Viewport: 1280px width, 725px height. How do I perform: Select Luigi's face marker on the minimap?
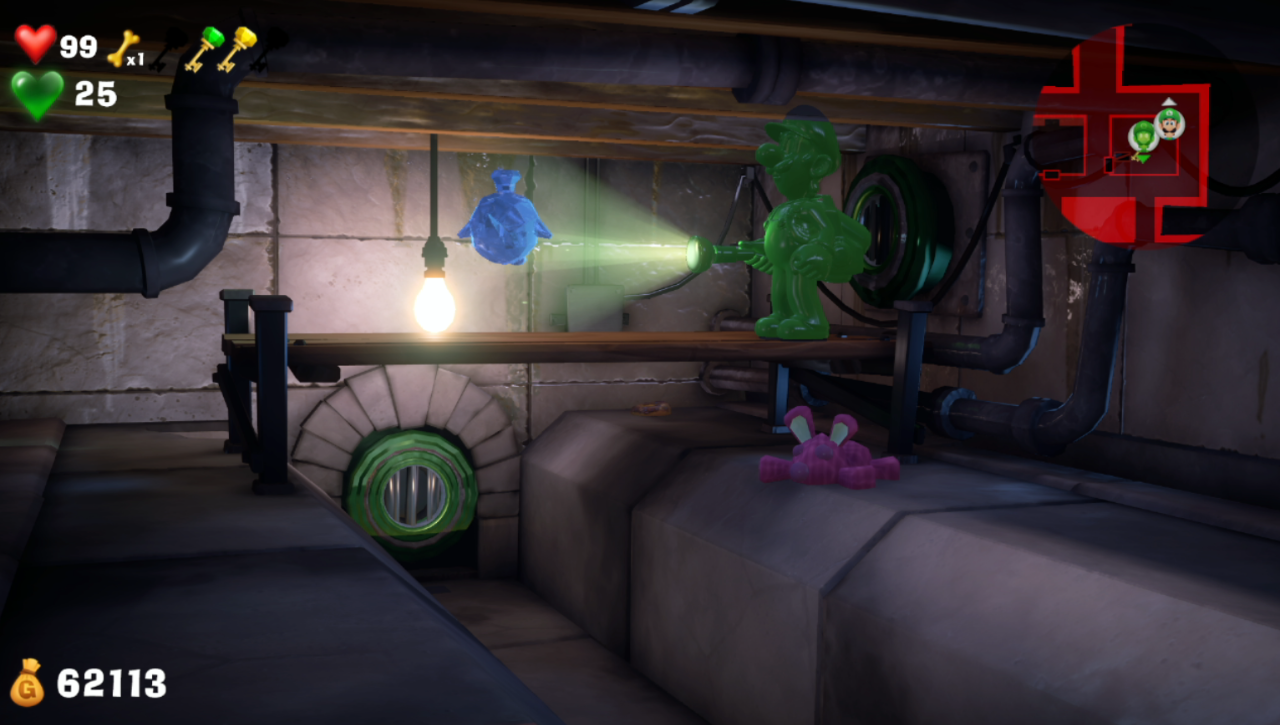[x=1169, y=124]
